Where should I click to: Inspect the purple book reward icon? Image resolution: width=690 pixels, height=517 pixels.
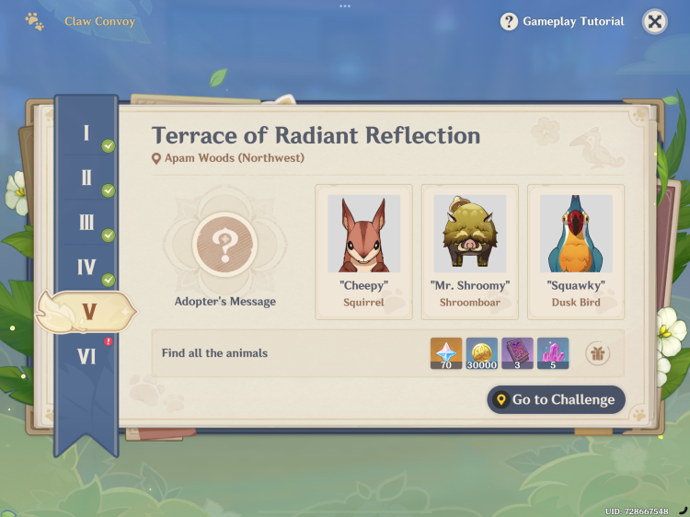517,353
